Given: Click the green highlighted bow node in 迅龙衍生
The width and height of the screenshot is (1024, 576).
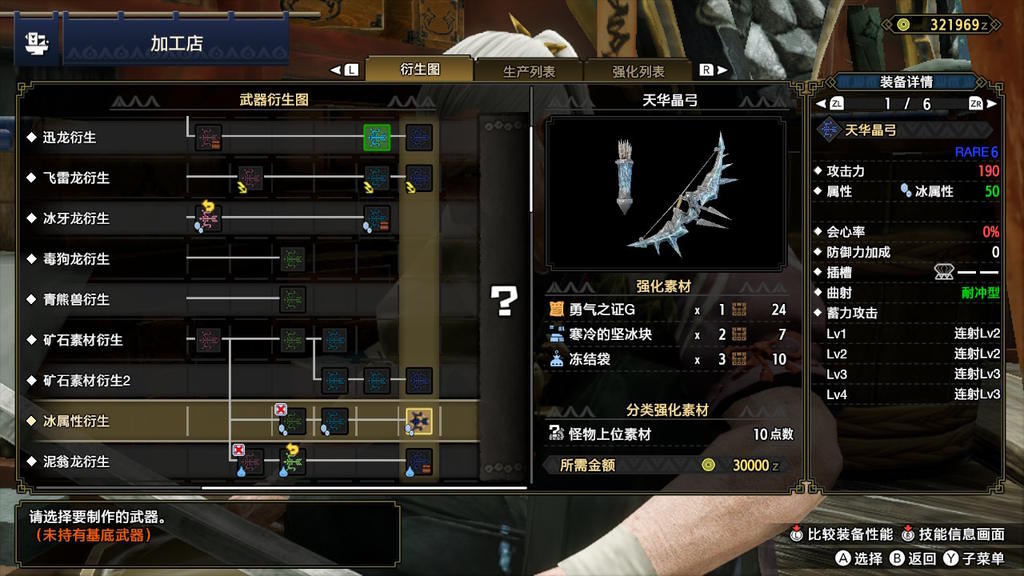Looking at the screenshot, I should 377,137.
